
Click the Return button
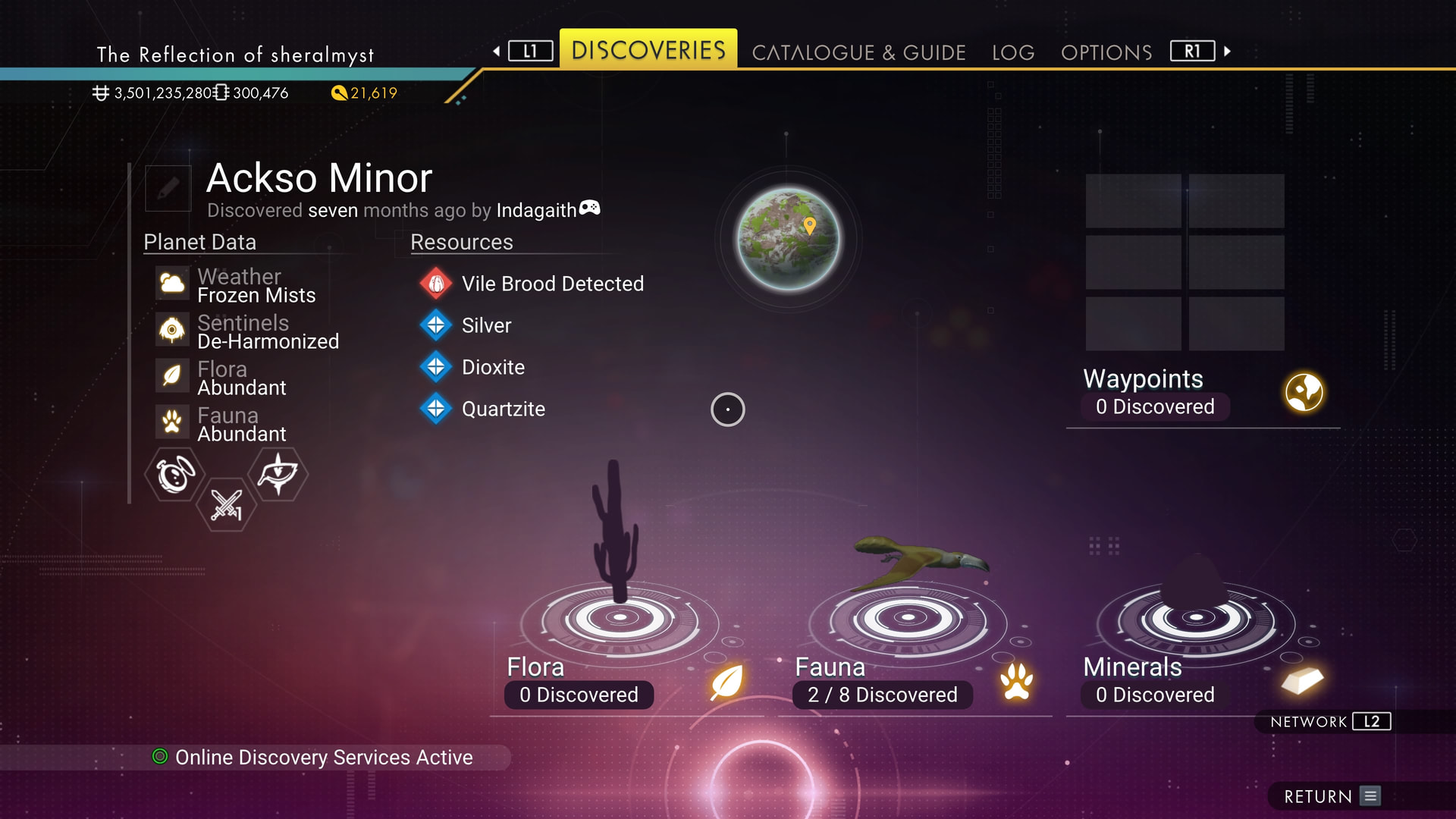pyautogui.click(x=1331, y=796)
